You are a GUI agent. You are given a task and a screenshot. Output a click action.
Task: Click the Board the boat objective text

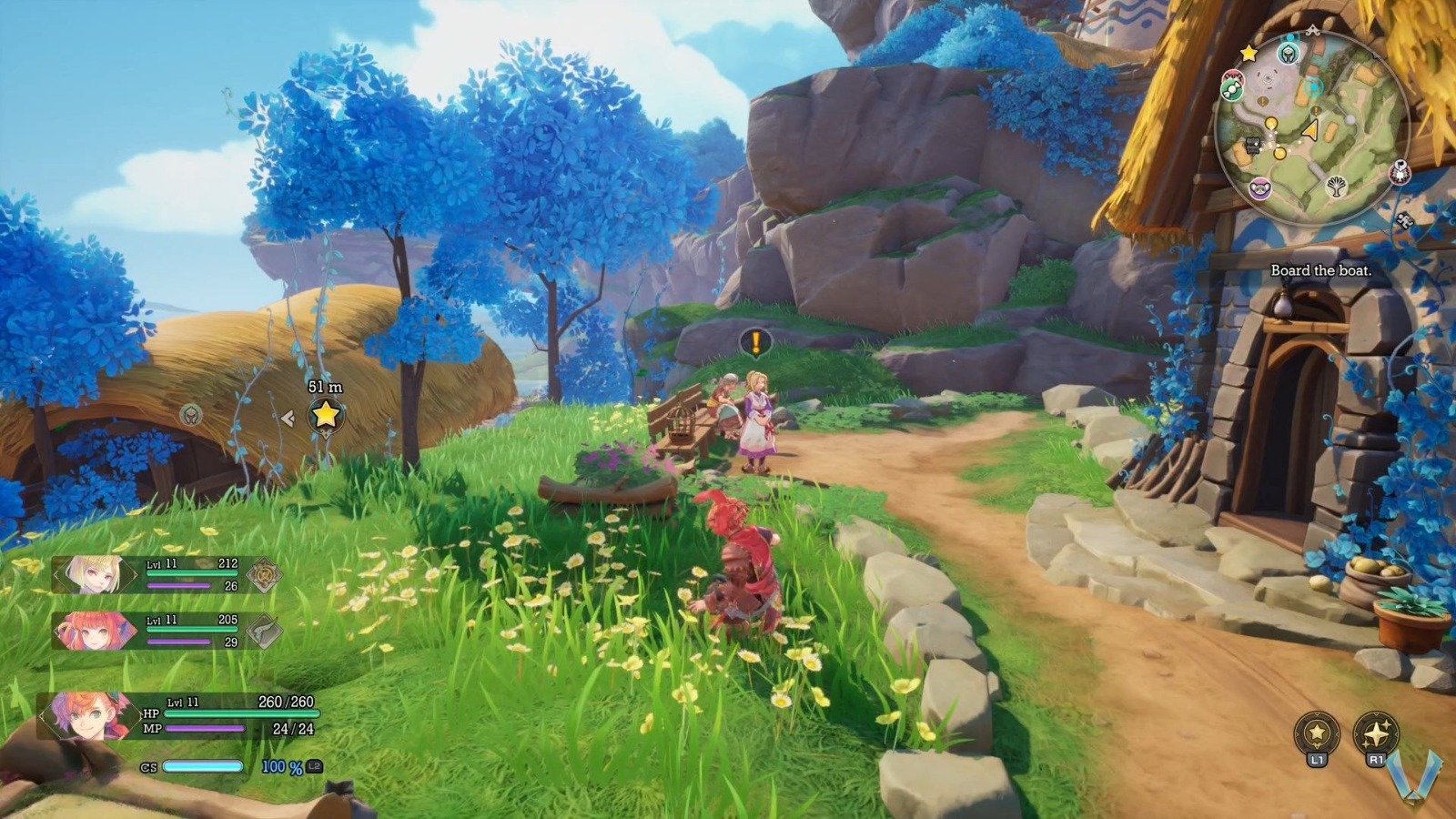(x=1321, y=270)
